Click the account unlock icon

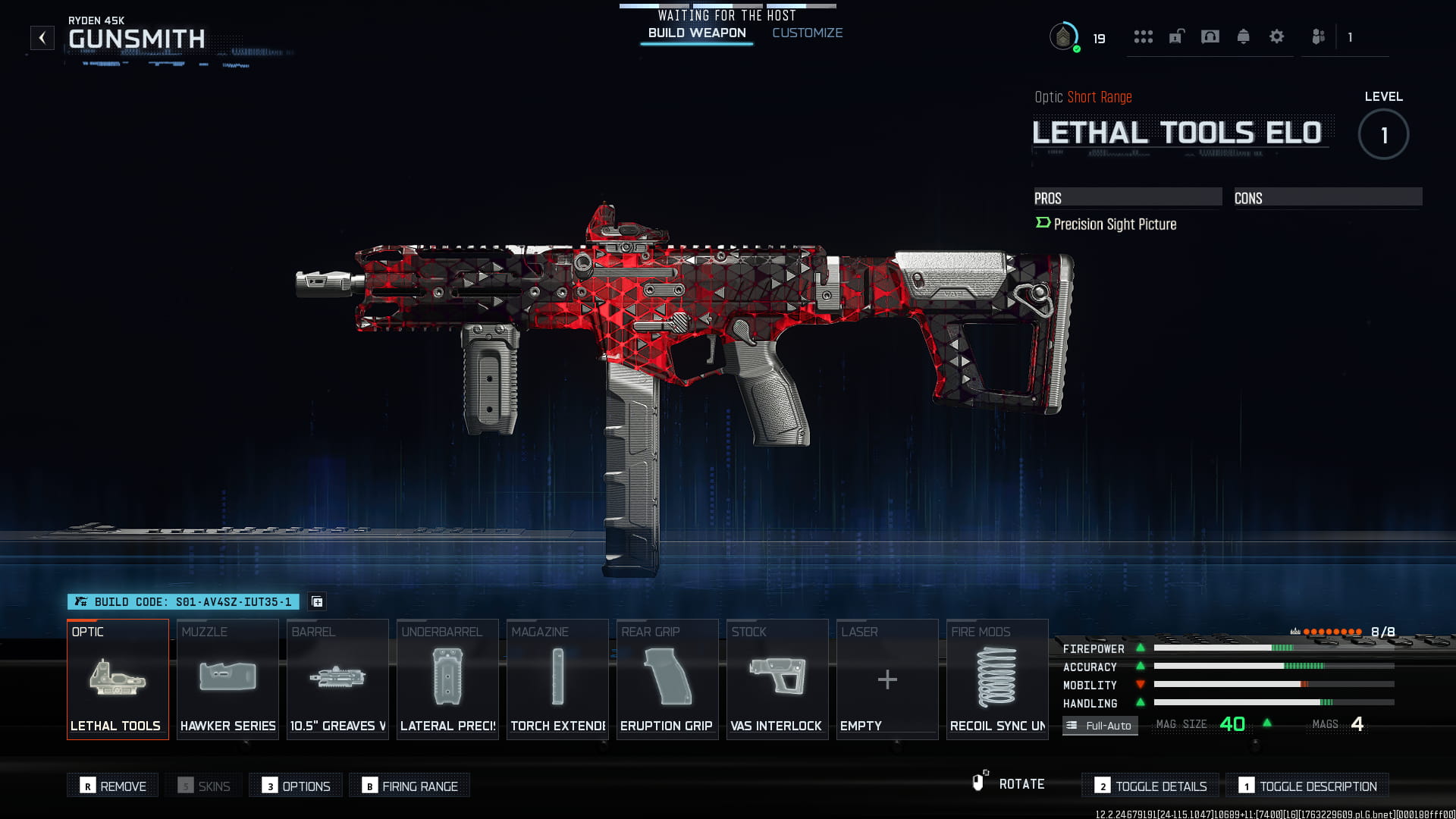1174,36
